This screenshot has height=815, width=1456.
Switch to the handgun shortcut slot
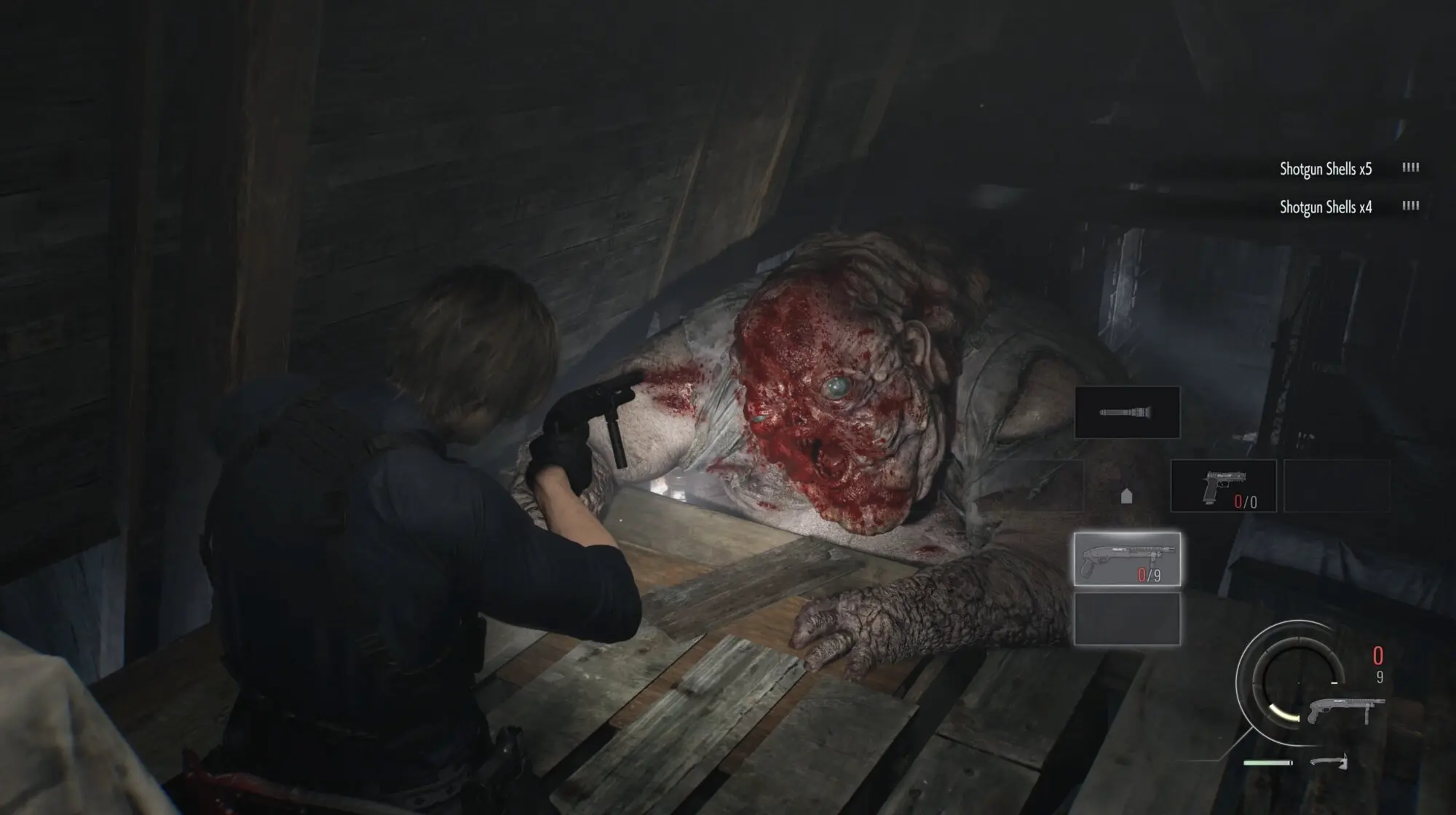(1223, 486)
